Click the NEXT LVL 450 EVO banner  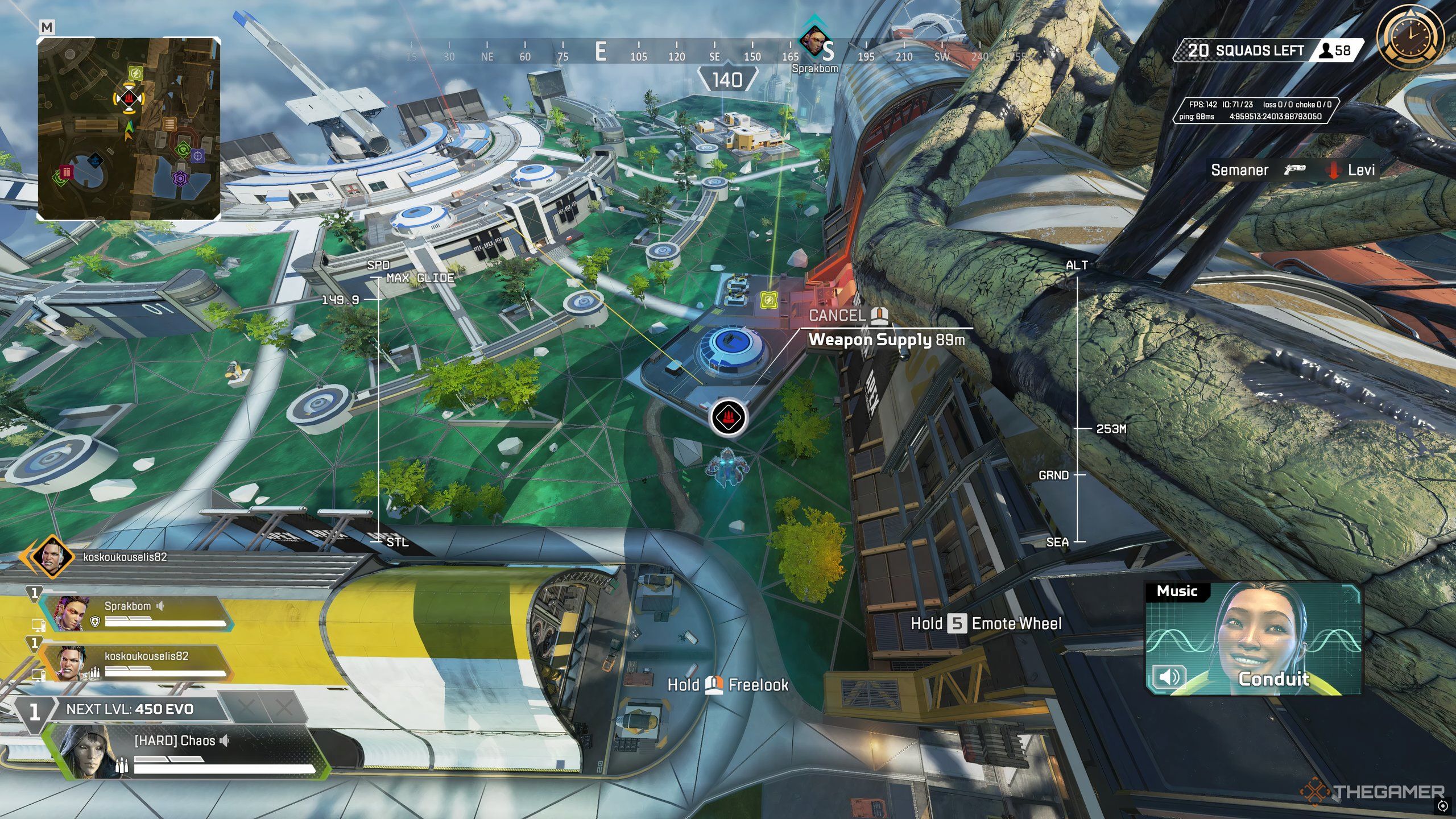coord(130,709)
